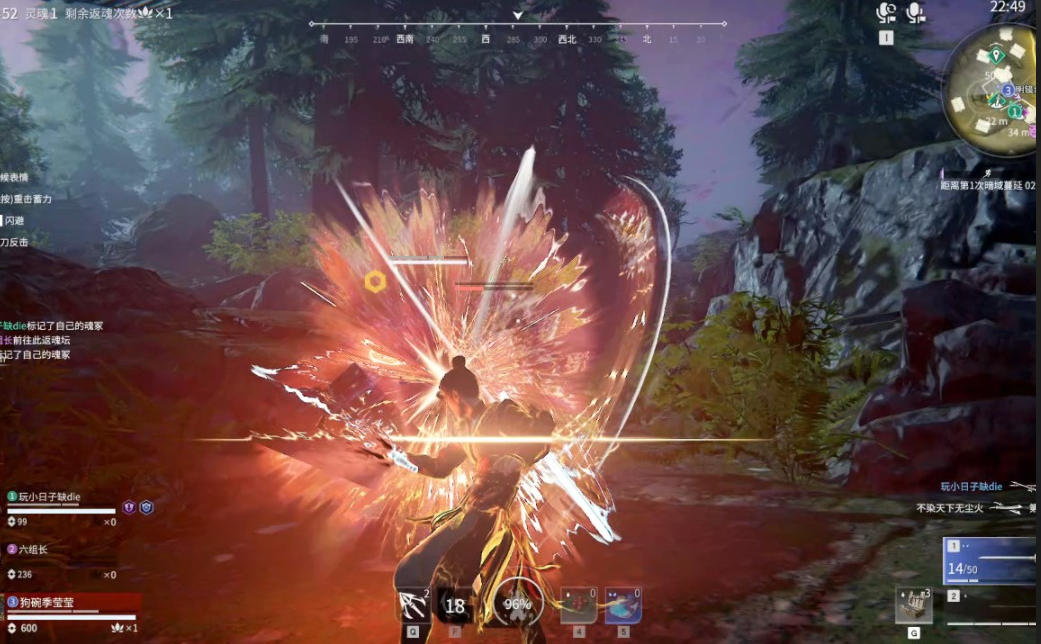Toggle the microphone icon
The width and height of the screenshot is (1041, 644).
(914, 13)
